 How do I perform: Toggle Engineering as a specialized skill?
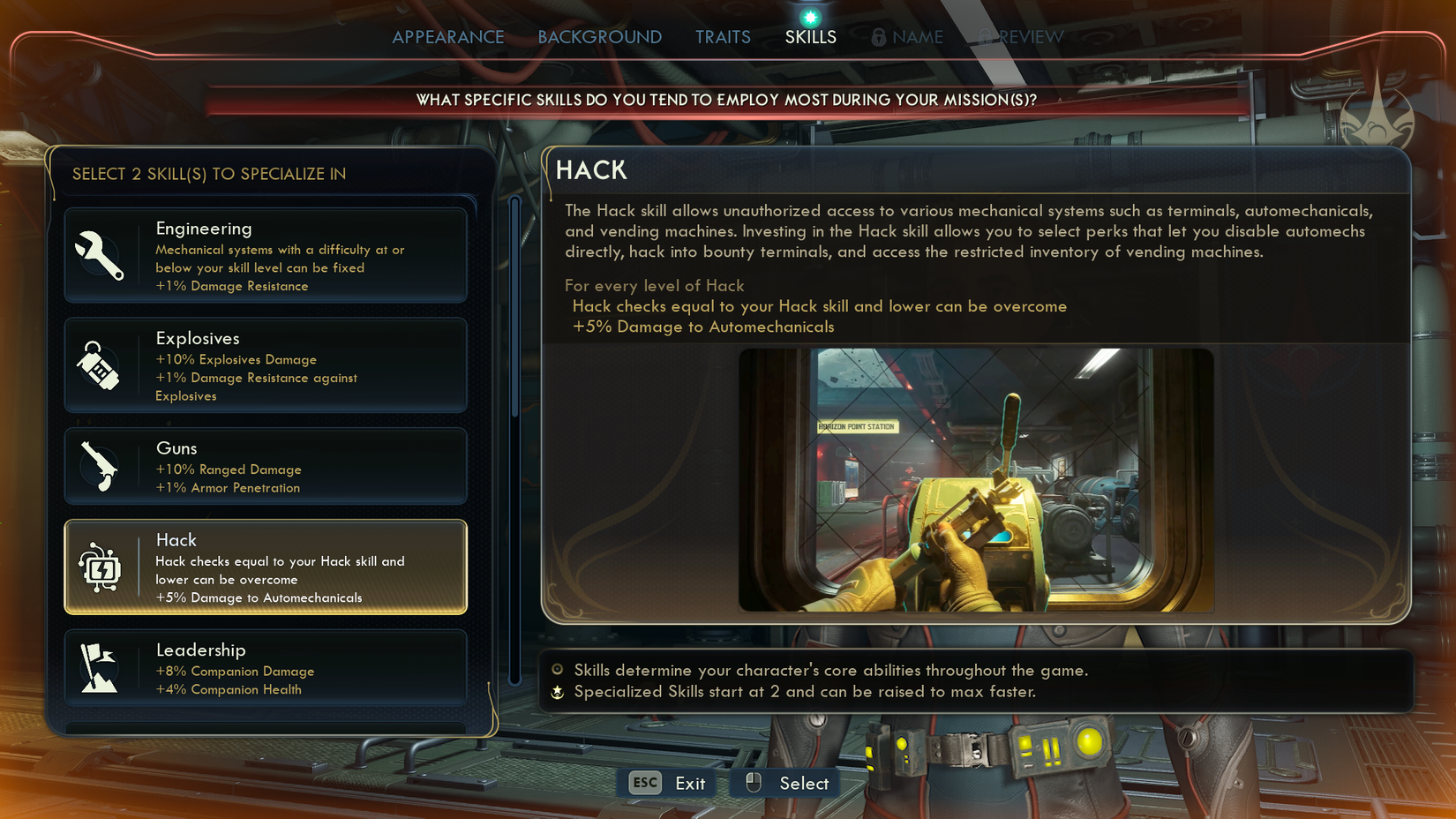265,254
